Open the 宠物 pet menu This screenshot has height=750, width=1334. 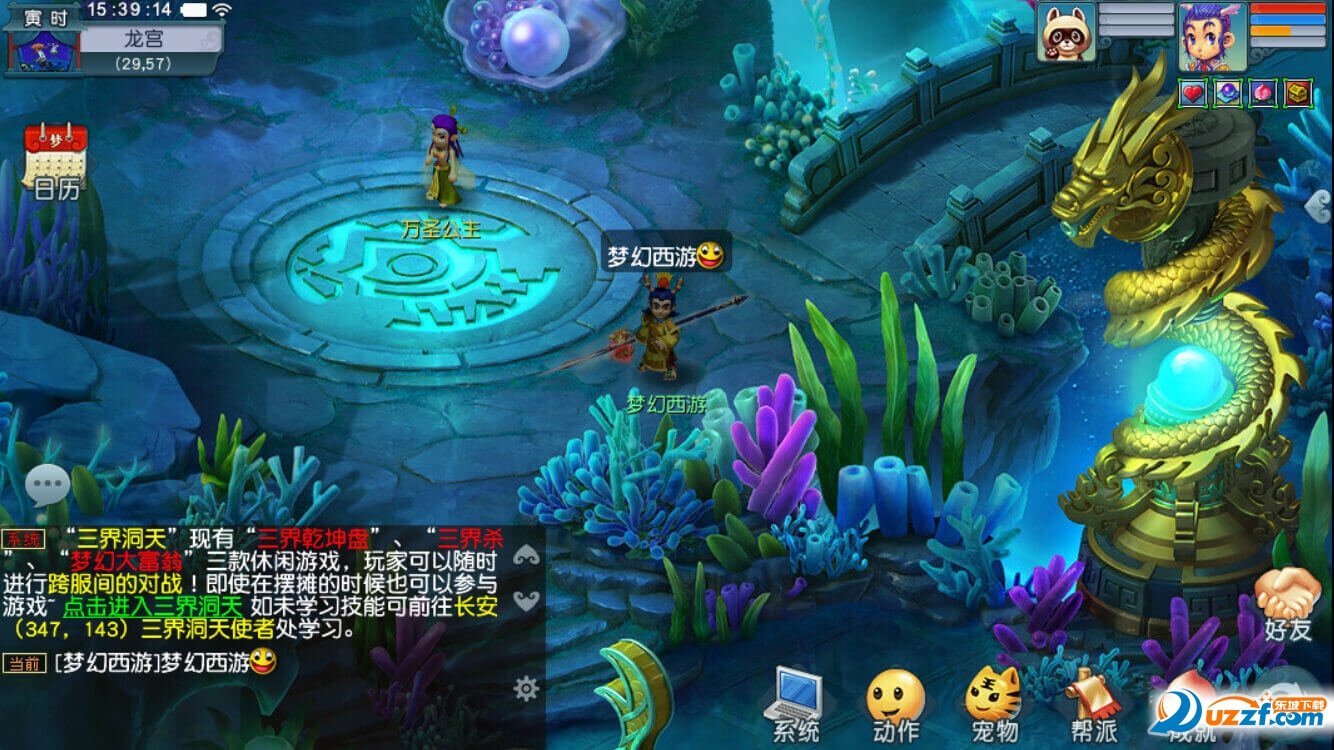(x=992, y=705)
